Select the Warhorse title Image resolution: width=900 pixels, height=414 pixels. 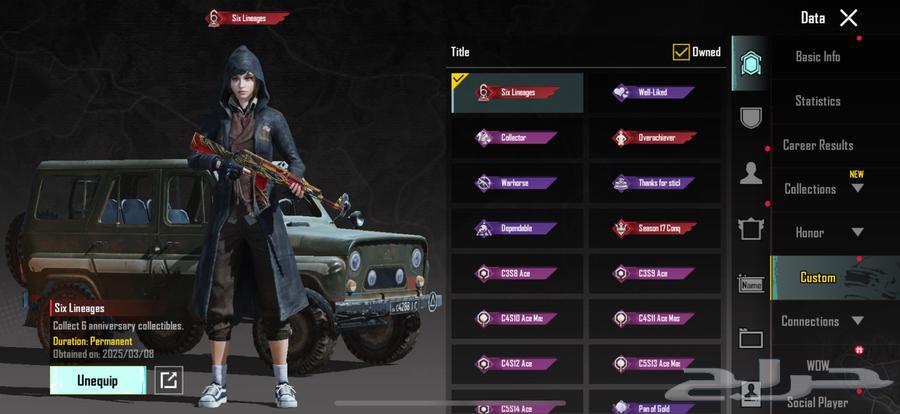tap(517, 183)
